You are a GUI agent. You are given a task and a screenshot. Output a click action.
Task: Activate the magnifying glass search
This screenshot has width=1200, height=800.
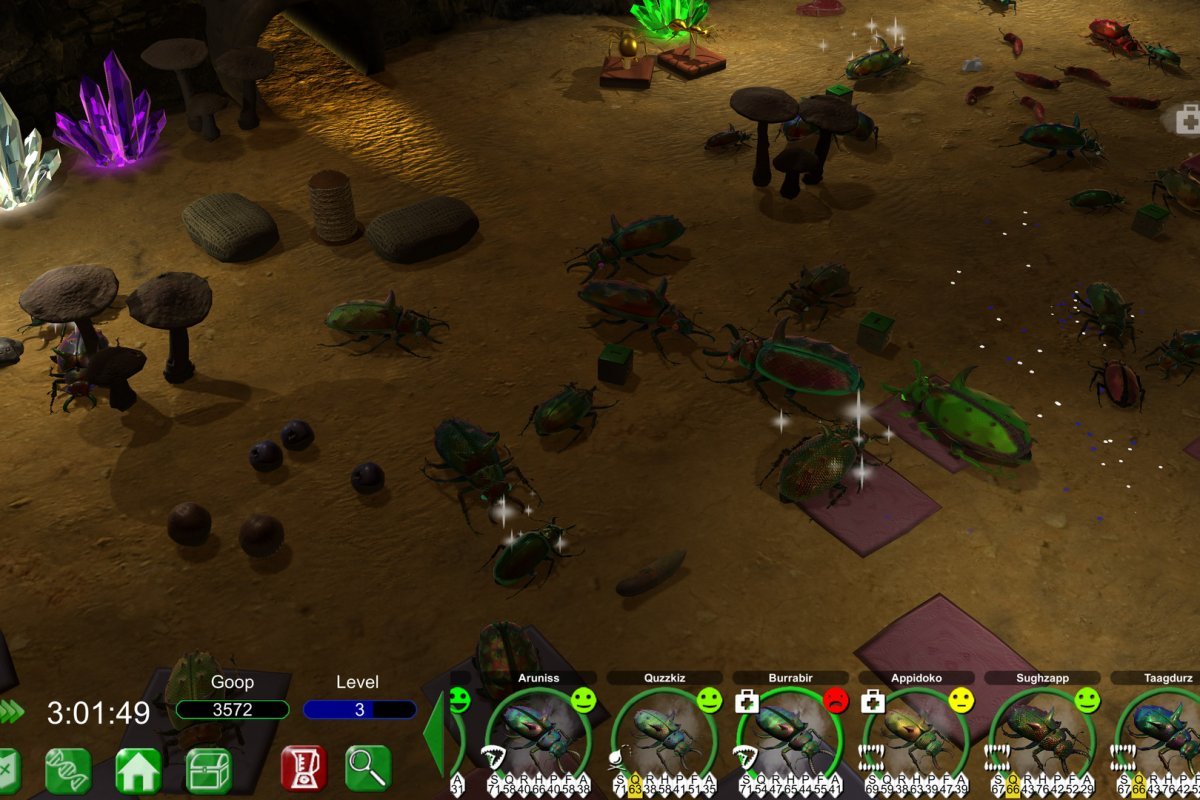(368, 768)
